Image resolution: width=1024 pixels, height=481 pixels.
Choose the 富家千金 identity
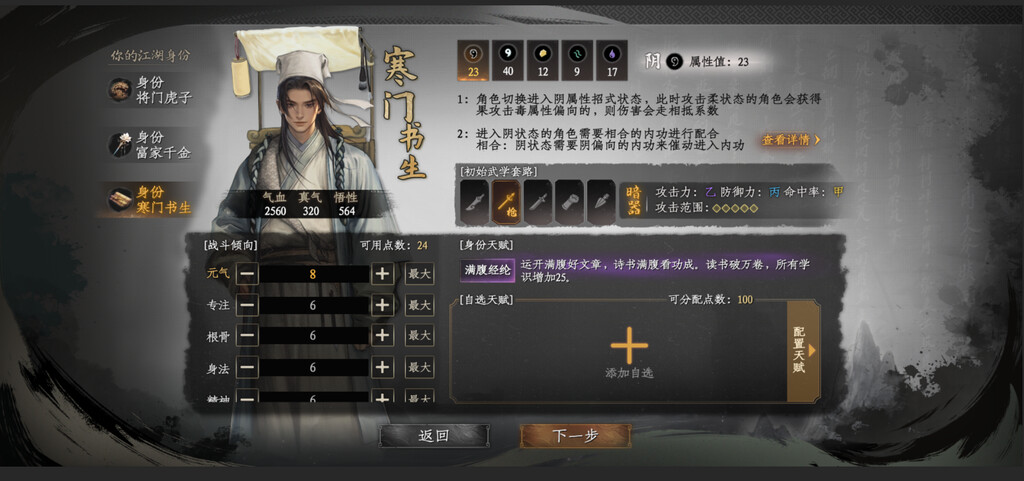pyautogui.click(x=150, y=145)
